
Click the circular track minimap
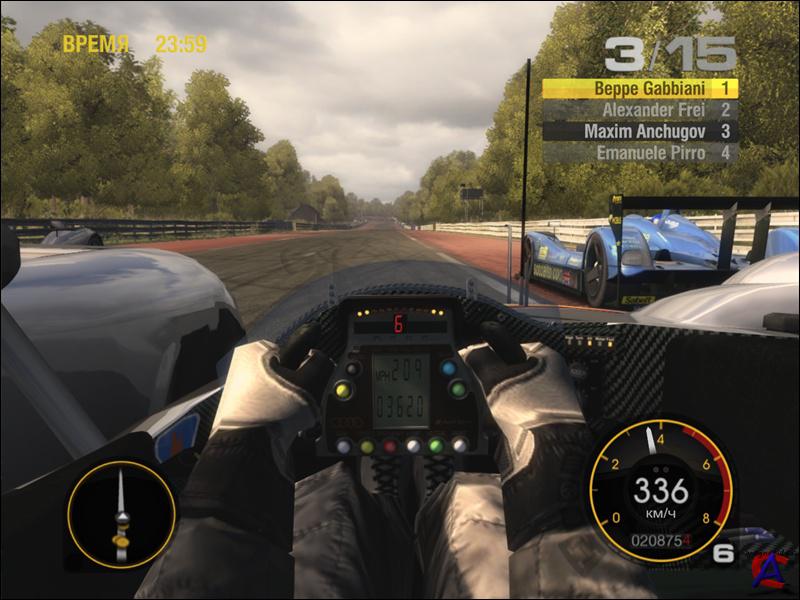[121, 514]
